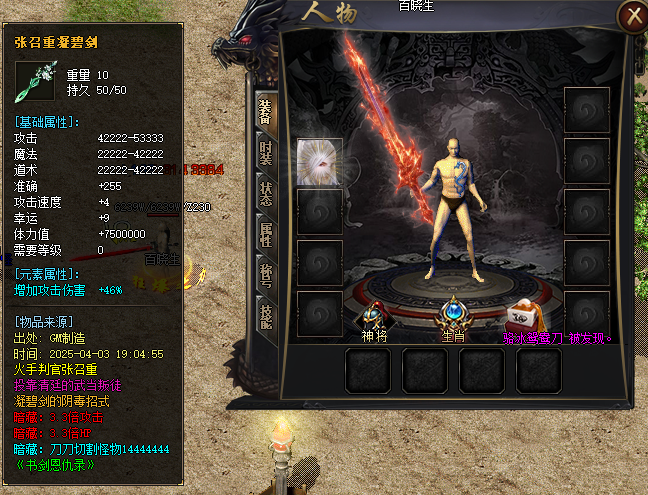Open the 生肖 zodiac icon
Viewport: 648px width, 495px height.
(454, 314)
